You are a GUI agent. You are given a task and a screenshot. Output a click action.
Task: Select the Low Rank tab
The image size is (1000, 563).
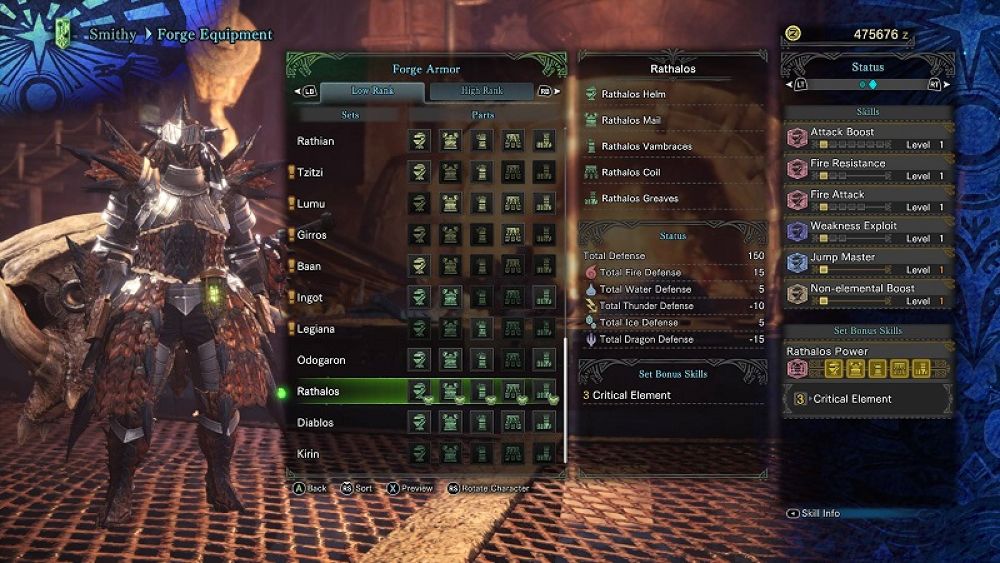(372, 91)
